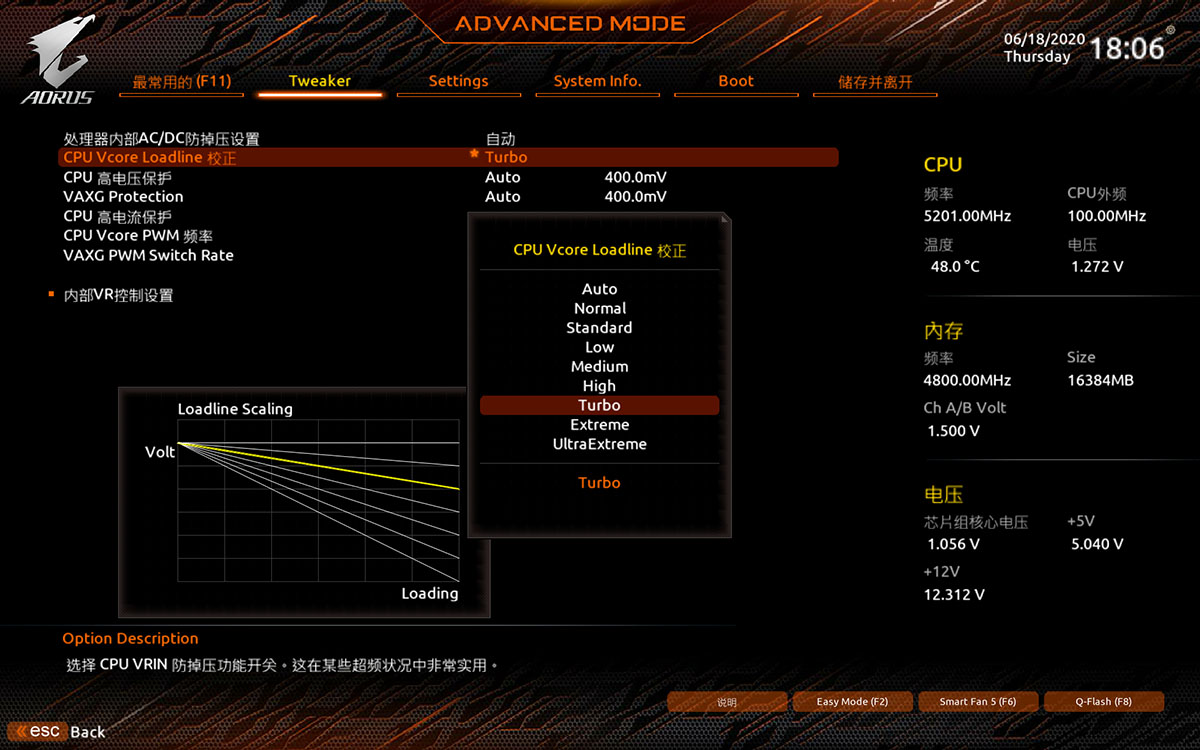
Task: Select Medium loadline calibration
Action: [599, 367]
